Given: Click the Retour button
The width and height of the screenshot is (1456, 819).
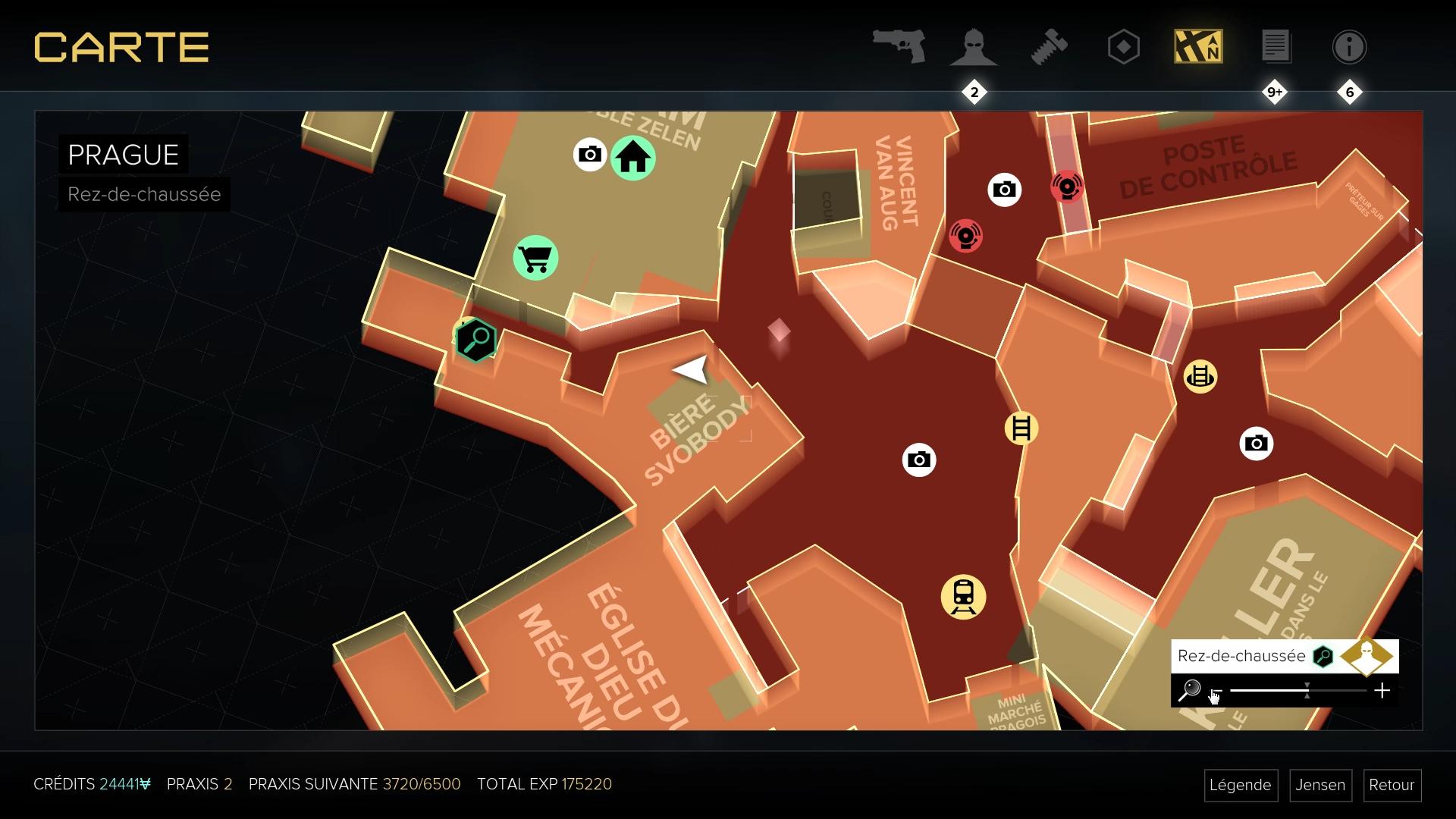Looking at the screenshot, I should coord(1392,786).
